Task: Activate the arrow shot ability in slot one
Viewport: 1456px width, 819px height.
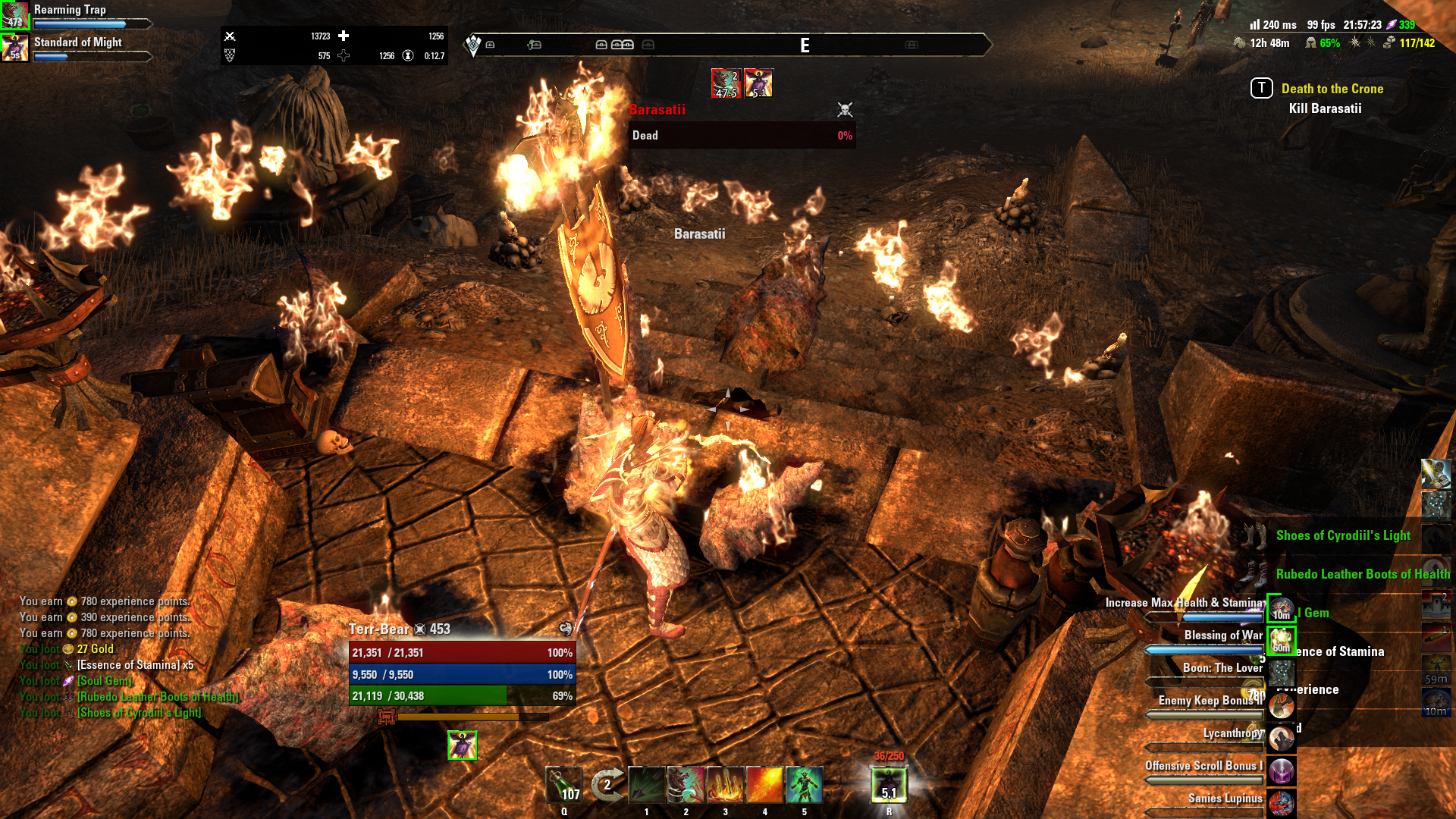Action: (646, 785)
